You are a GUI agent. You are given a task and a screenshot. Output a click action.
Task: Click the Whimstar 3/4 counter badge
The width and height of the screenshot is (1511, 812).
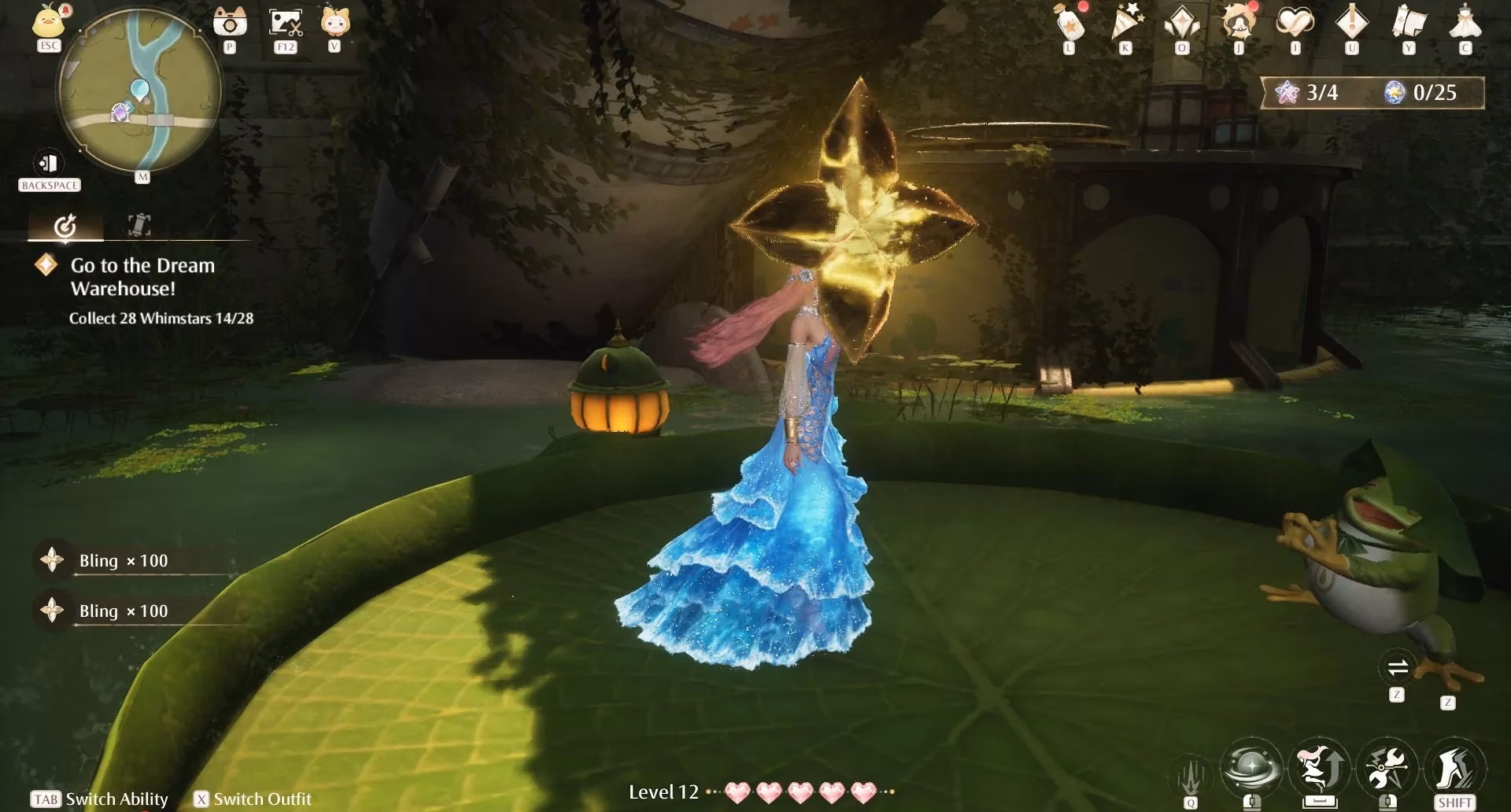(x=1306, y=92)
